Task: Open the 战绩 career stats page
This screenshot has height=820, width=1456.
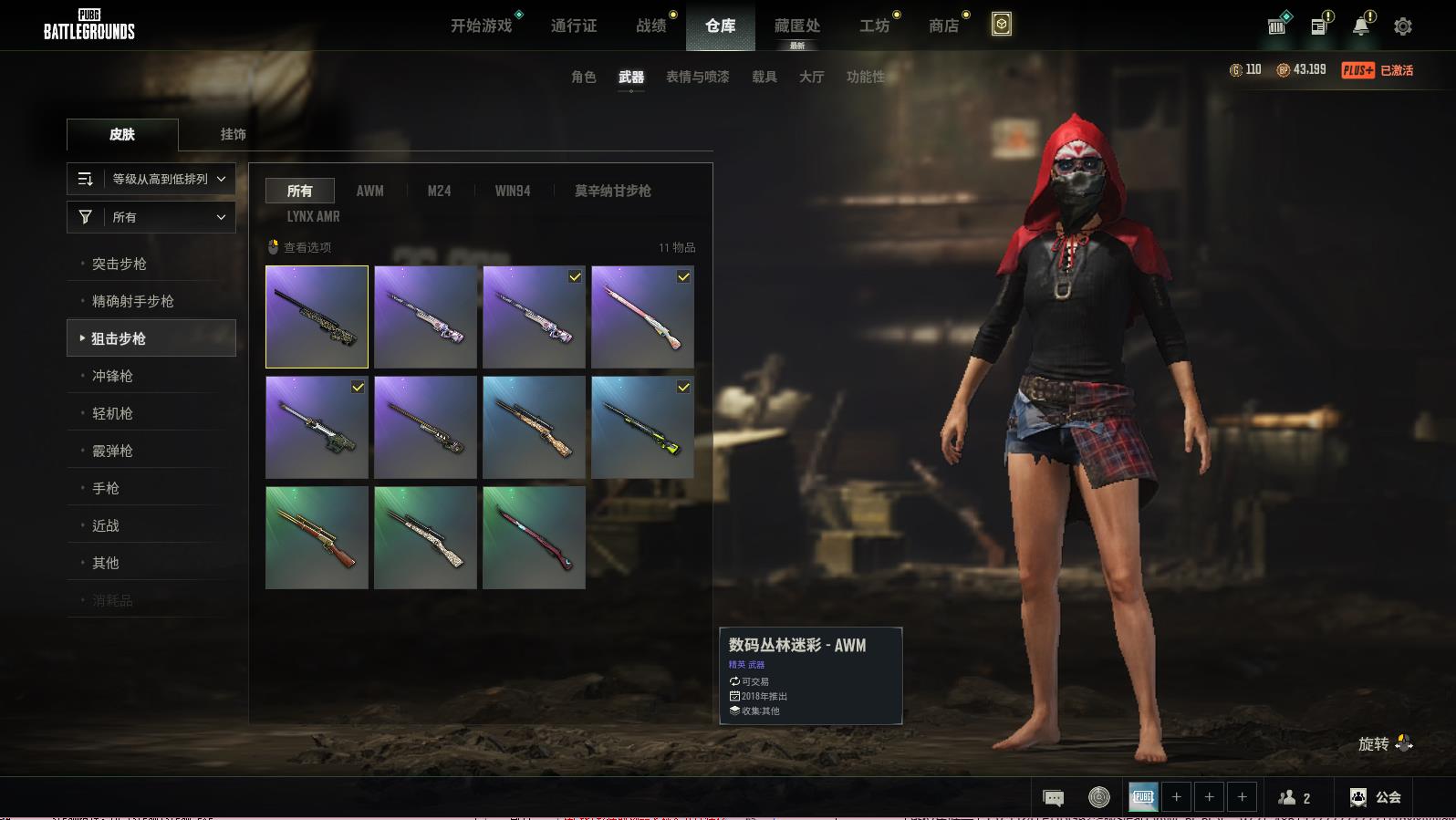Action: pyautogui.click(x=651, y=26)
